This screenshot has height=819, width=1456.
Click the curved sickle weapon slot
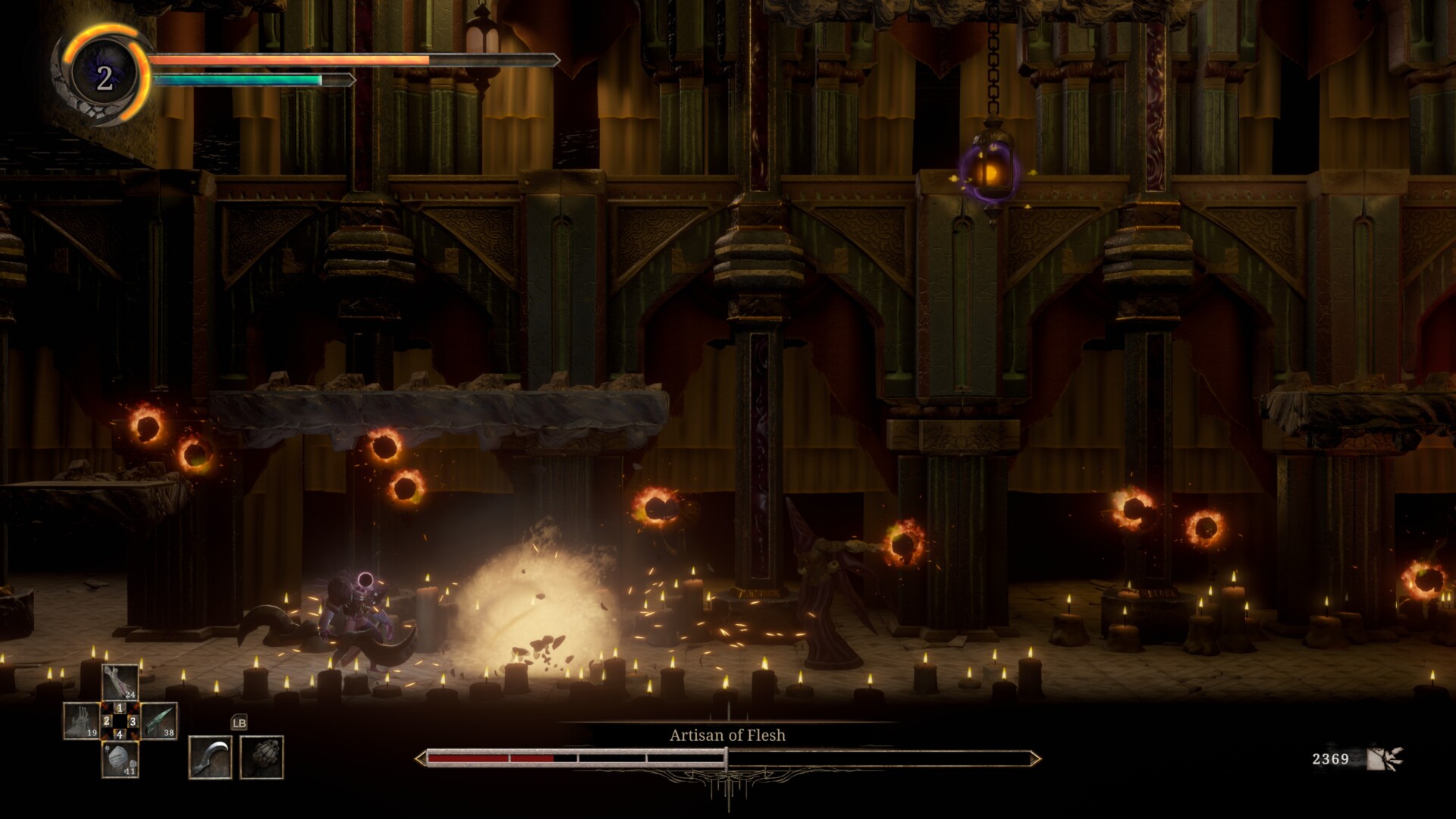[210, 757]
